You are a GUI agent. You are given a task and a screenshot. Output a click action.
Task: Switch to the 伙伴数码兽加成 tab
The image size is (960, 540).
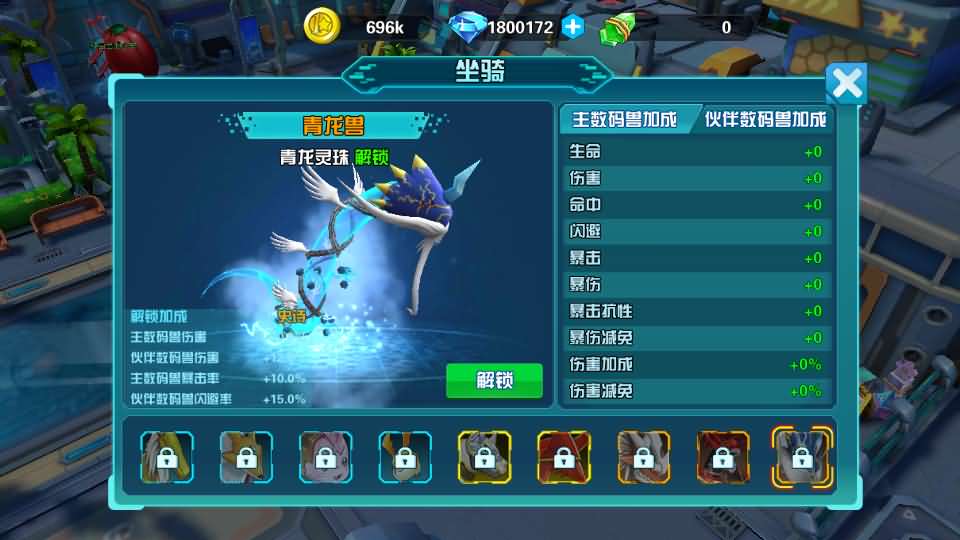pos(765,120)
